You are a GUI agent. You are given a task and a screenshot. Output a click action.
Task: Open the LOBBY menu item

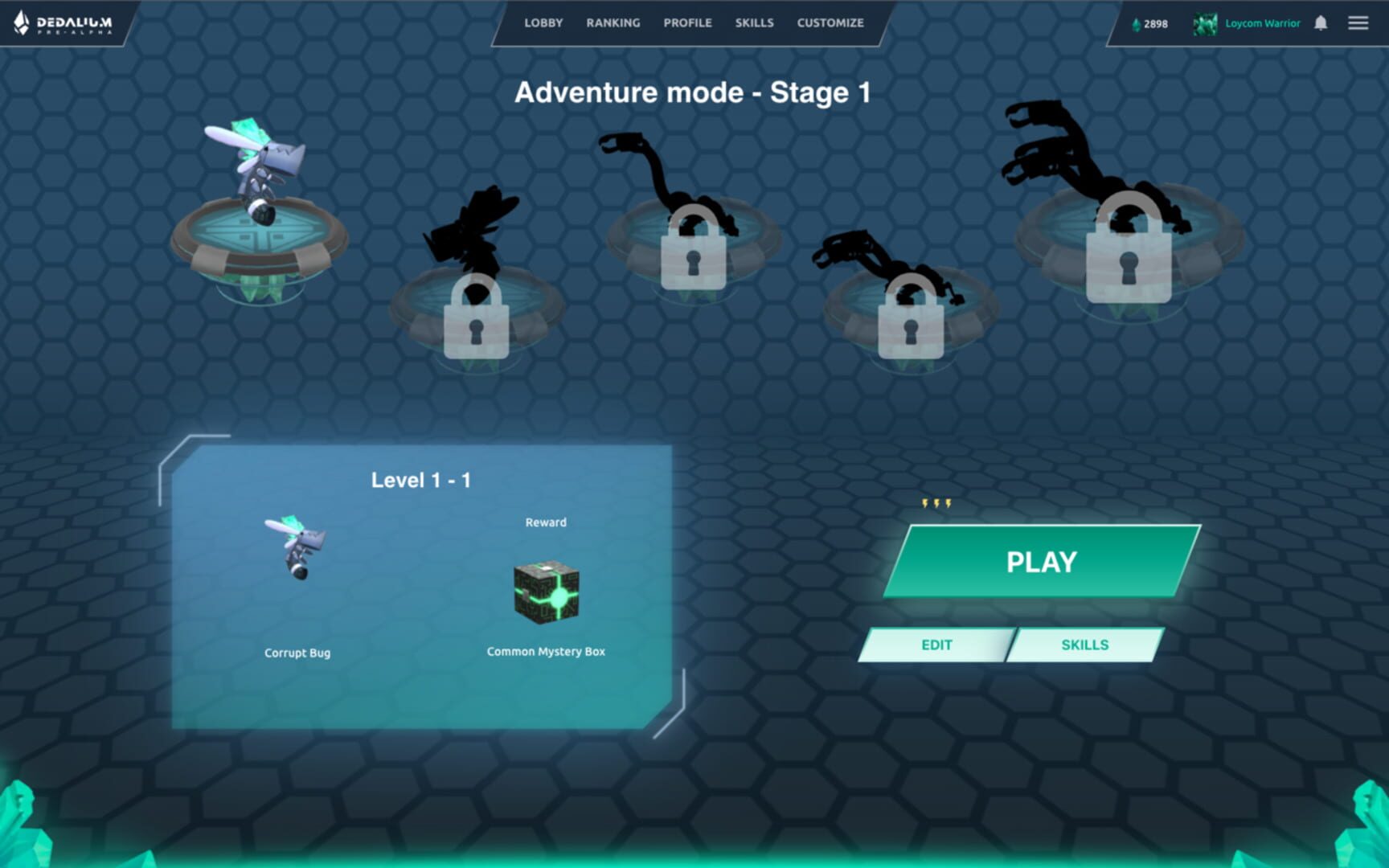tap(543, 23)
